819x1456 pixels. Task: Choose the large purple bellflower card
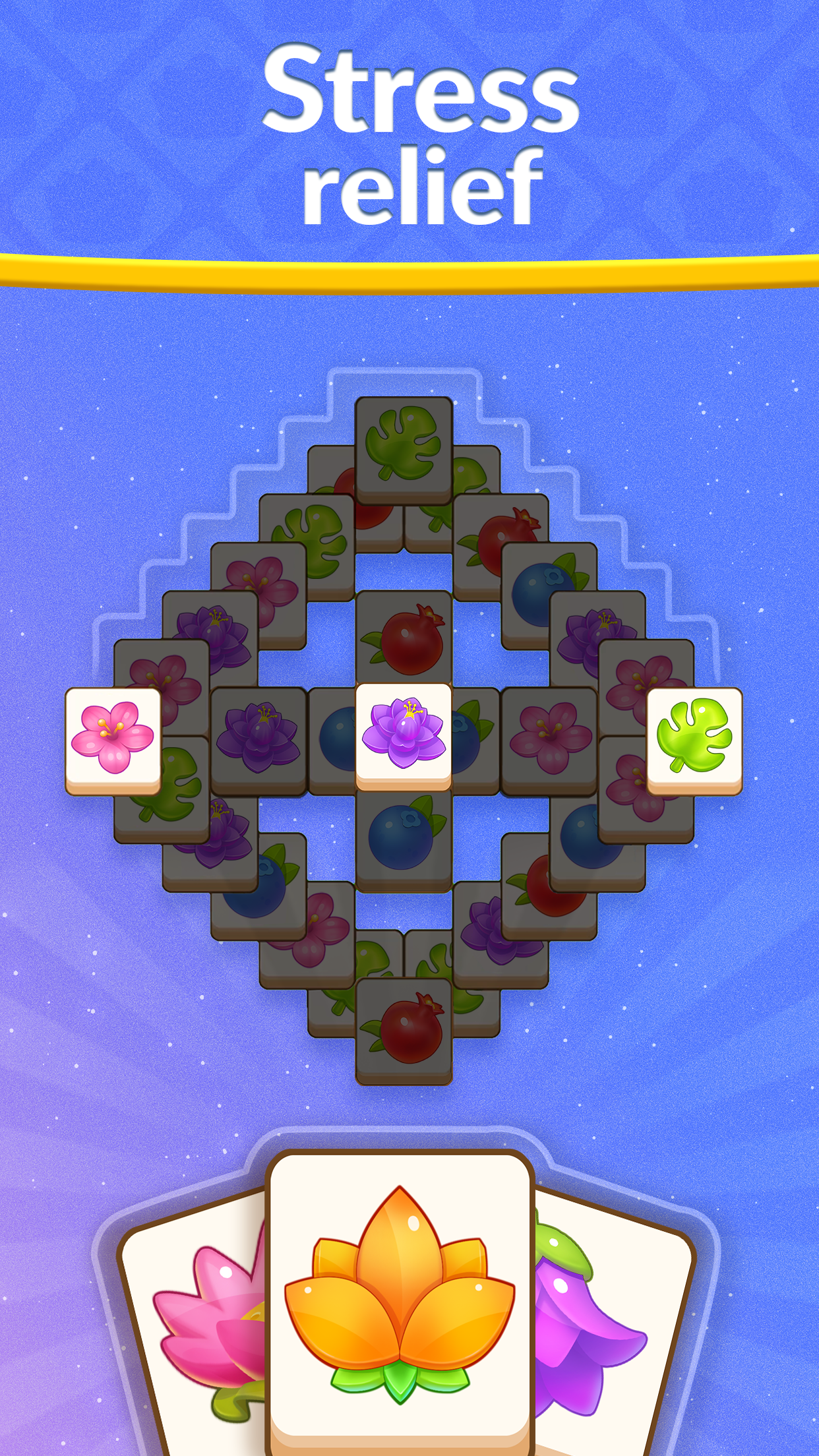tap(607, 1325)
